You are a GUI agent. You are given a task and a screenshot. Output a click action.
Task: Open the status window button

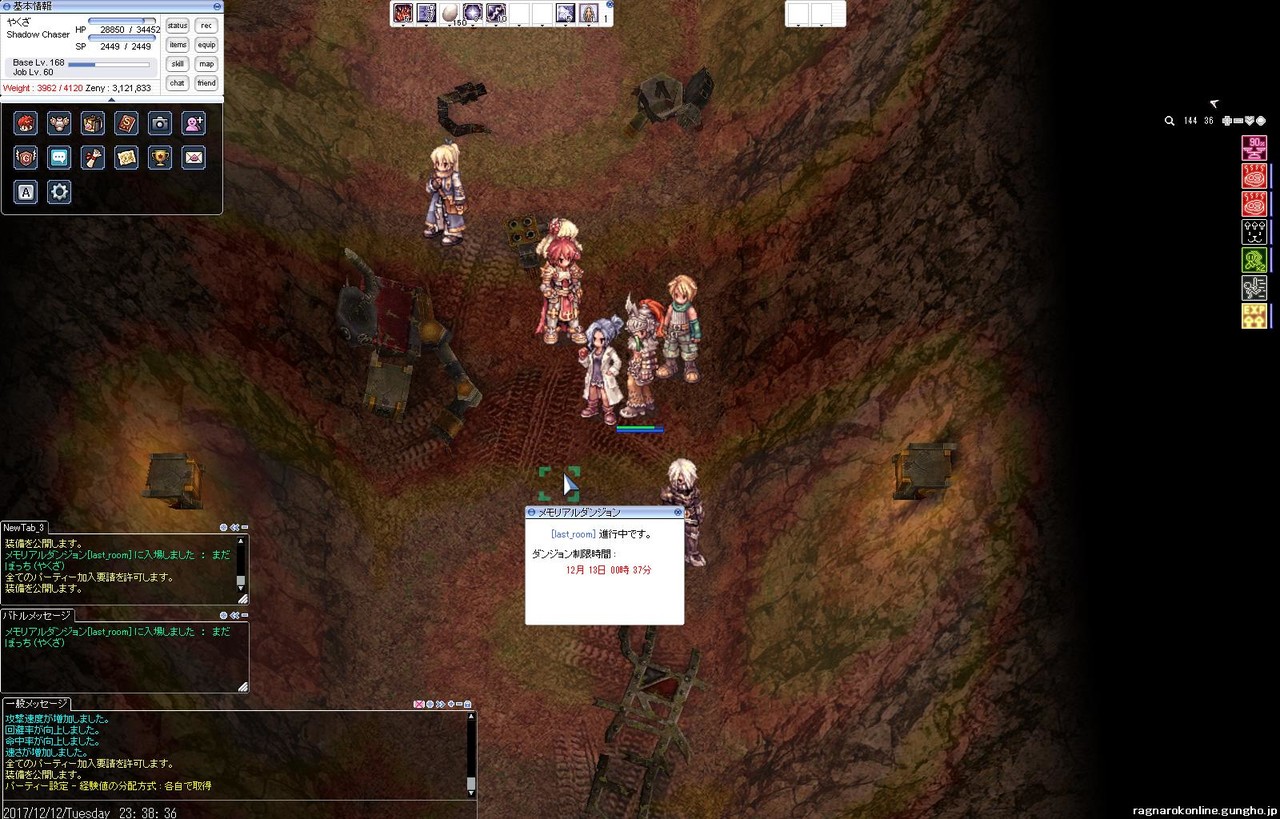tap(178, 26)
